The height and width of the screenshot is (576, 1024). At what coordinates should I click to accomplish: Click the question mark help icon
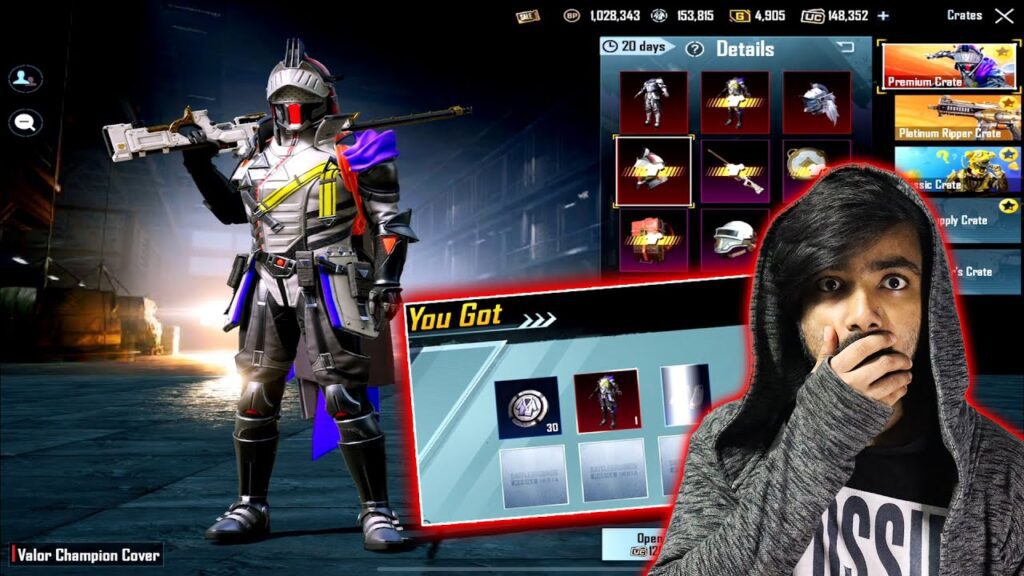tap(695, 49)
